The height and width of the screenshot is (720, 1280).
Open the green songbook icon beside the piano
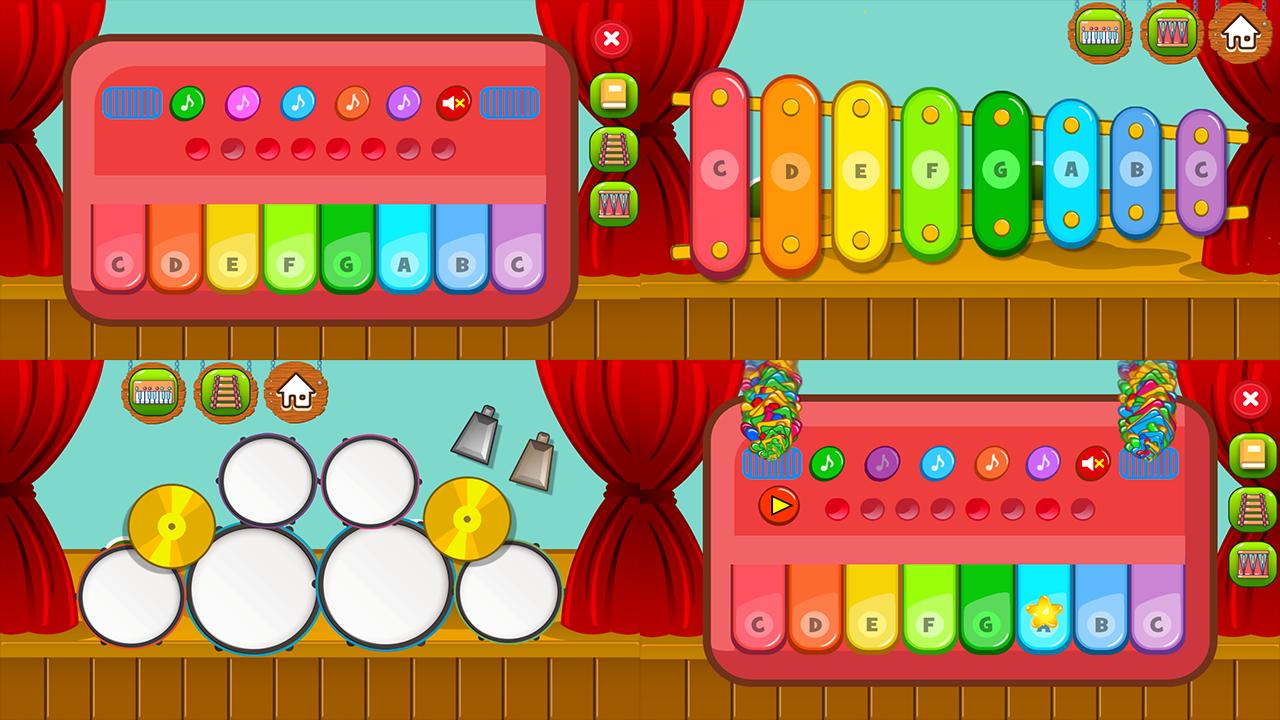point(613,94)
